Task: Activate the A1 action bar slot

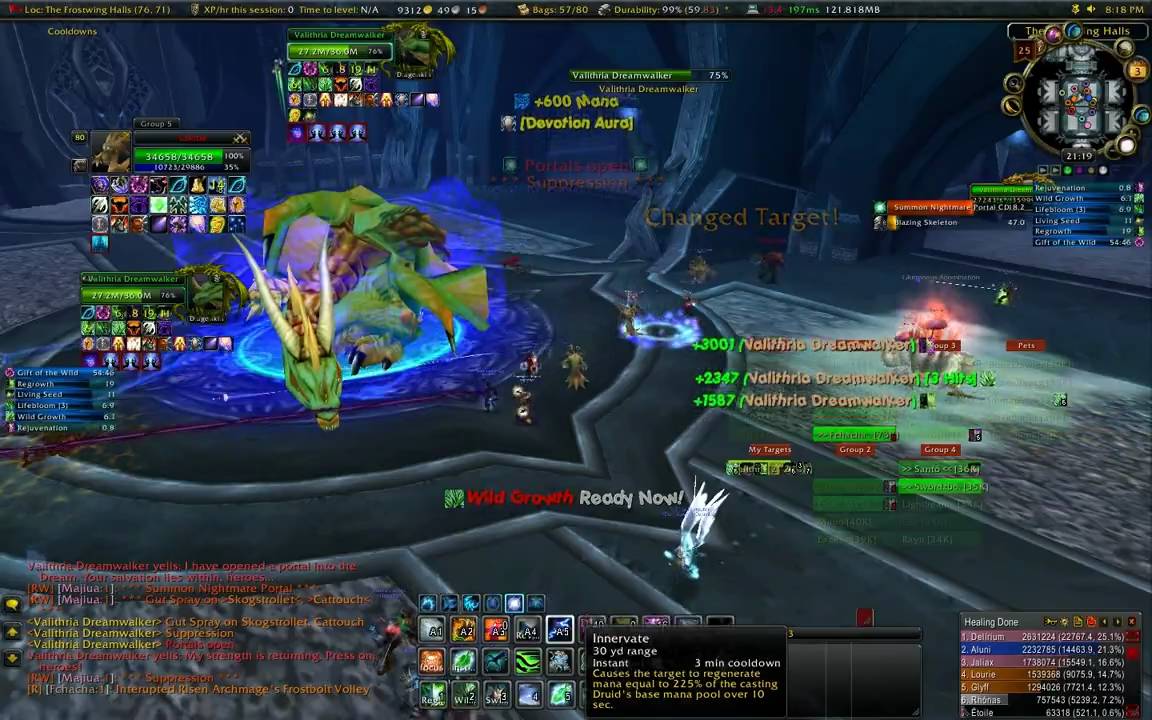Action: click(x=433, y=630)
